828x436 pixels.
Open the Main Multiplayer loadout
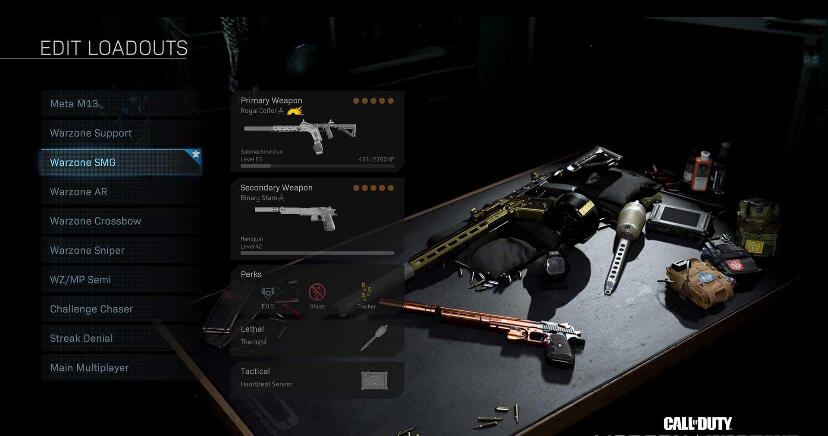click(120, 368)
